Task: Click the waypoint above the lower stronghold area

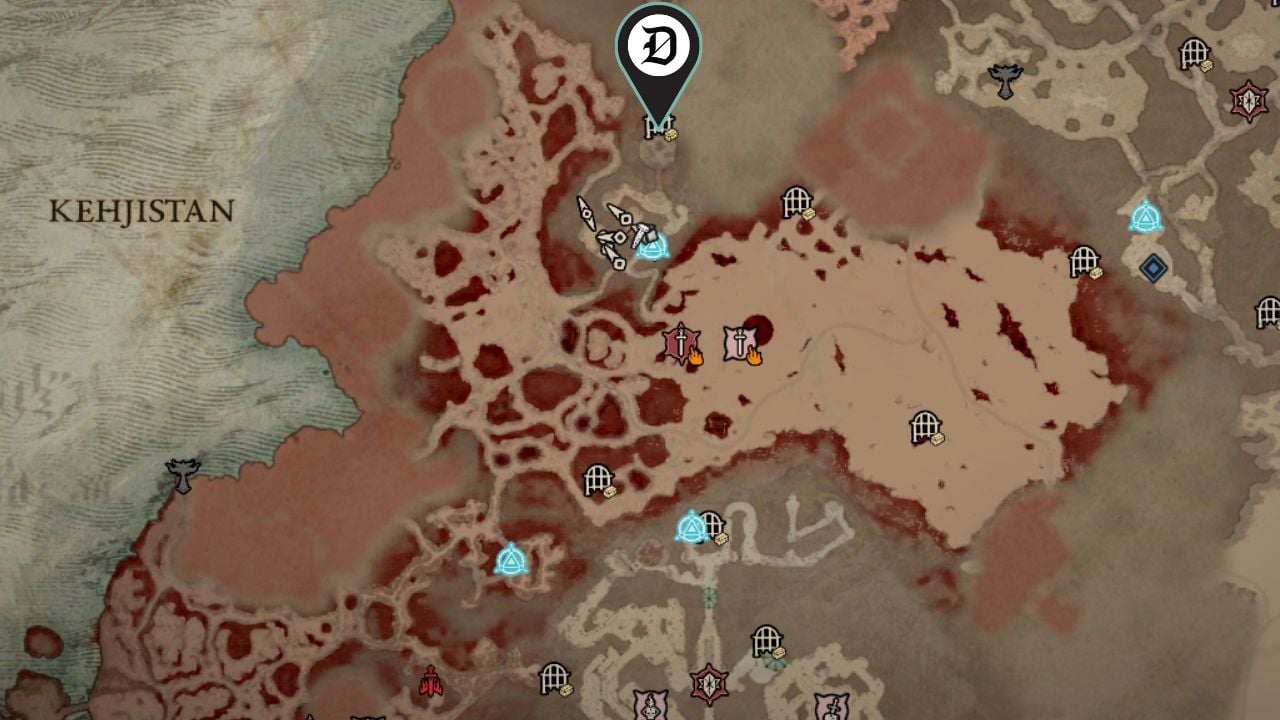Action: pos(691,523)
